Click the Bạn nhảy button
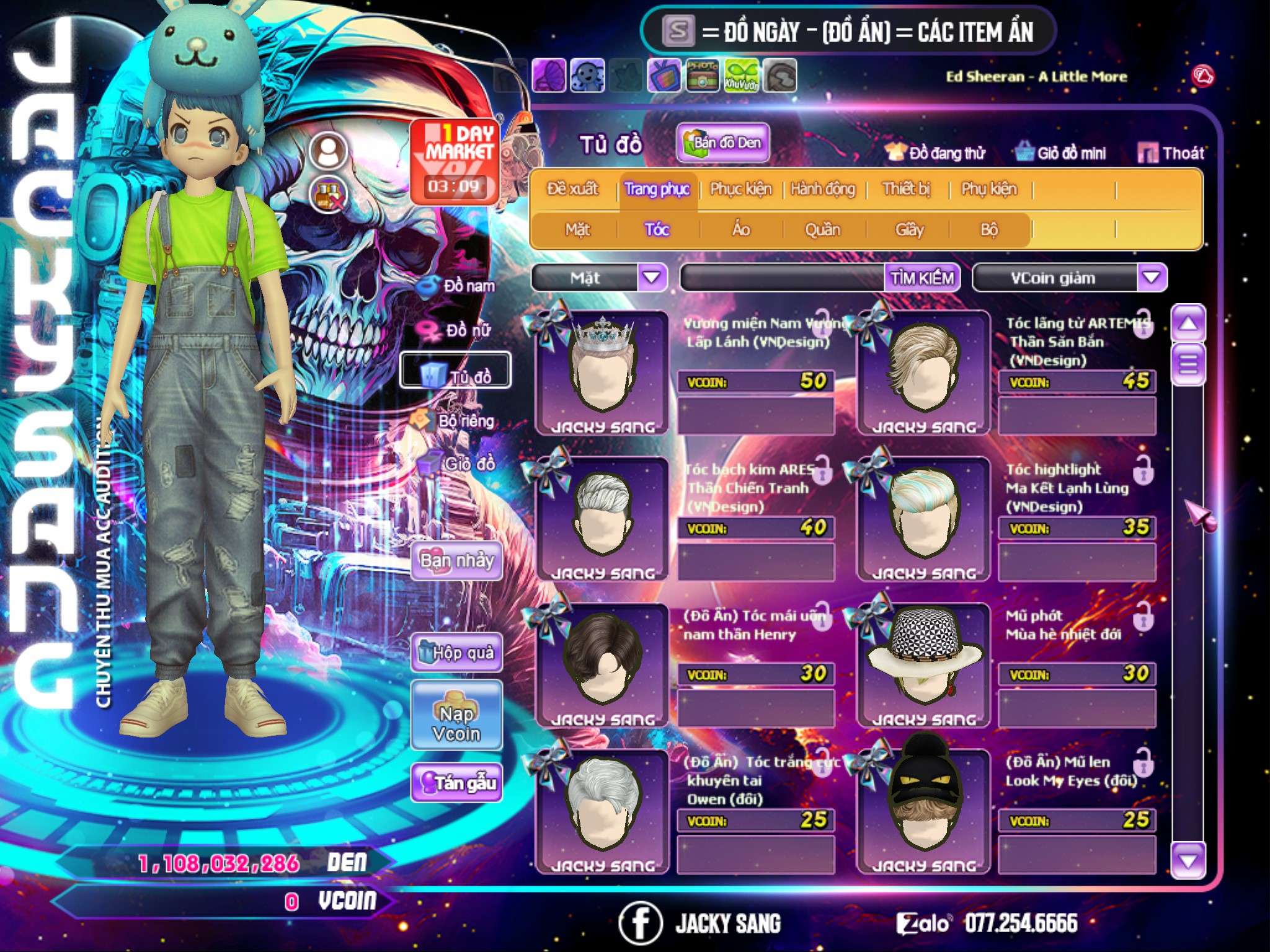Viewport: 1270px width, 952px height. 456,561
